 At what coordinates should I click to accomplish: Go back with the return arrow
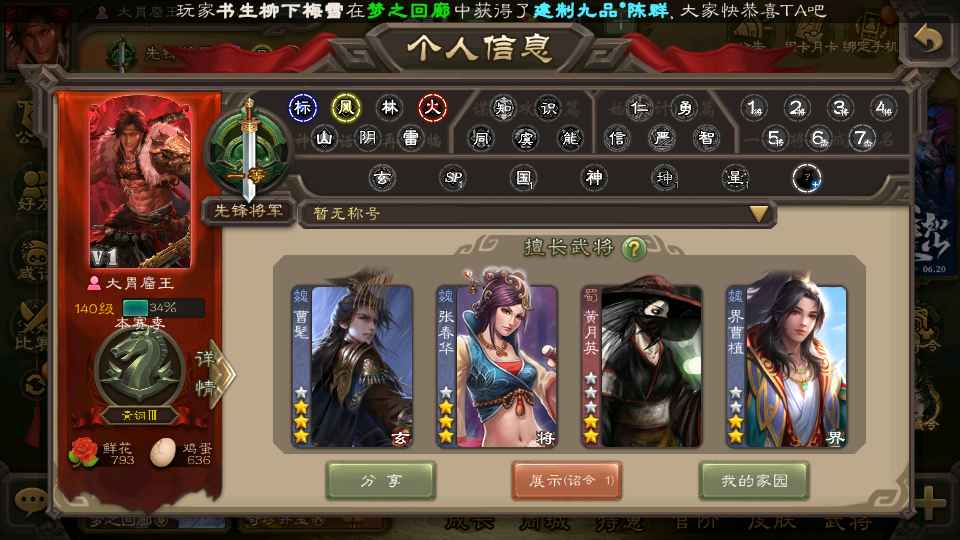click(x=929, y=40)
